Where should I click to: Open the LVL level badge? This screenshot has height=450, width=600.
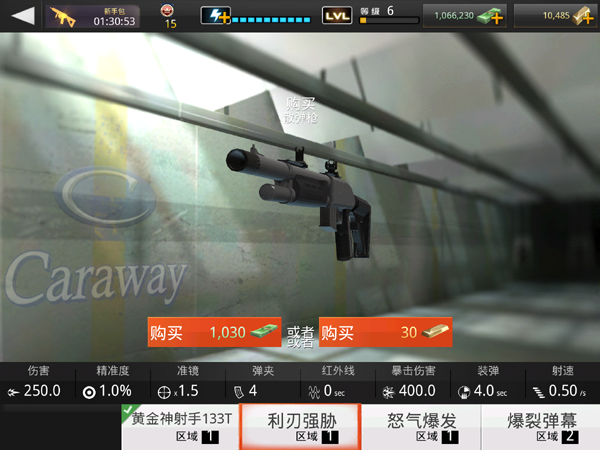point(337,16)
